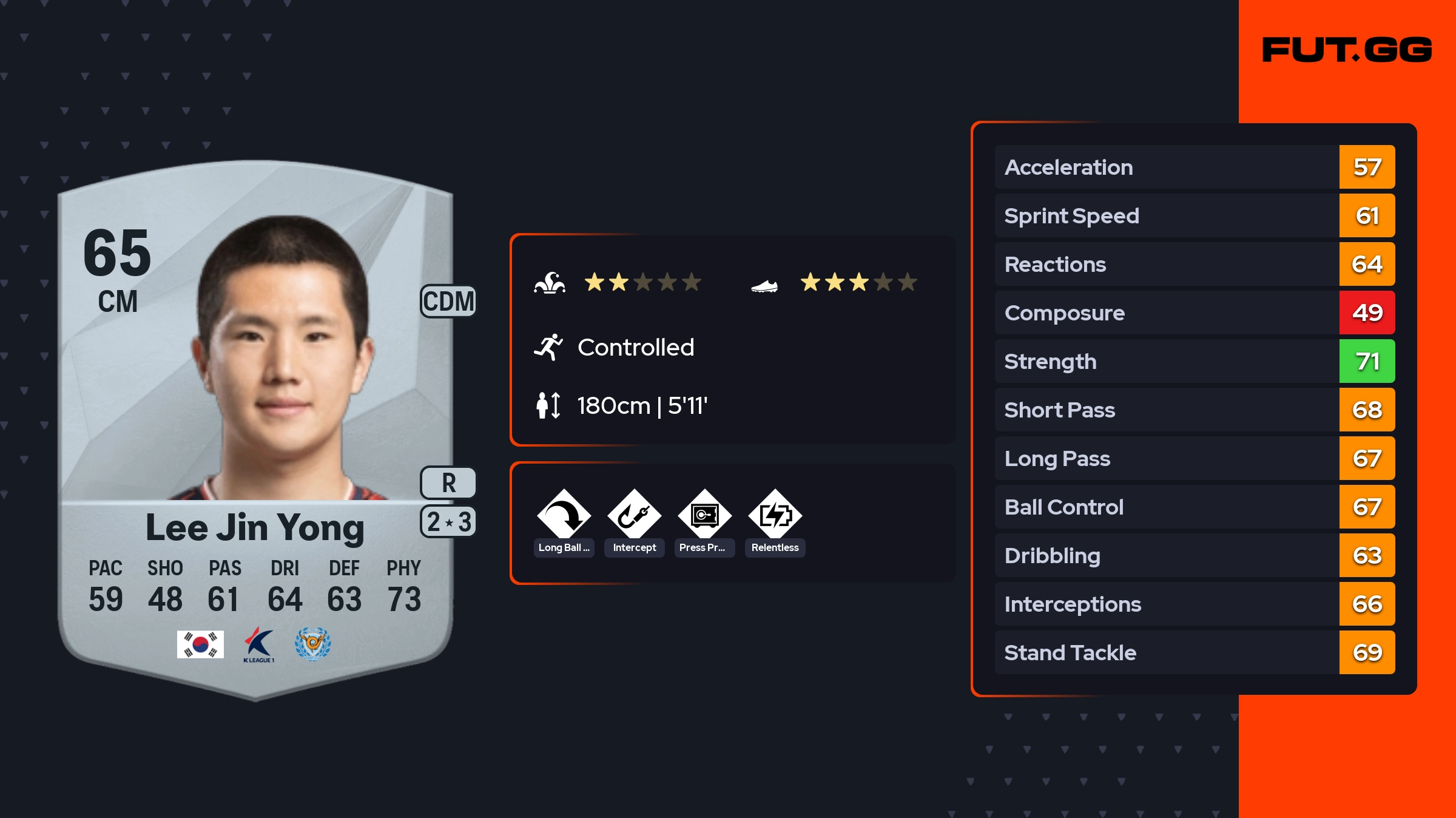Screen dimensions: 1456x818
Task: Click the Relentless playstyle icon
Action: (x=775, y=516)
